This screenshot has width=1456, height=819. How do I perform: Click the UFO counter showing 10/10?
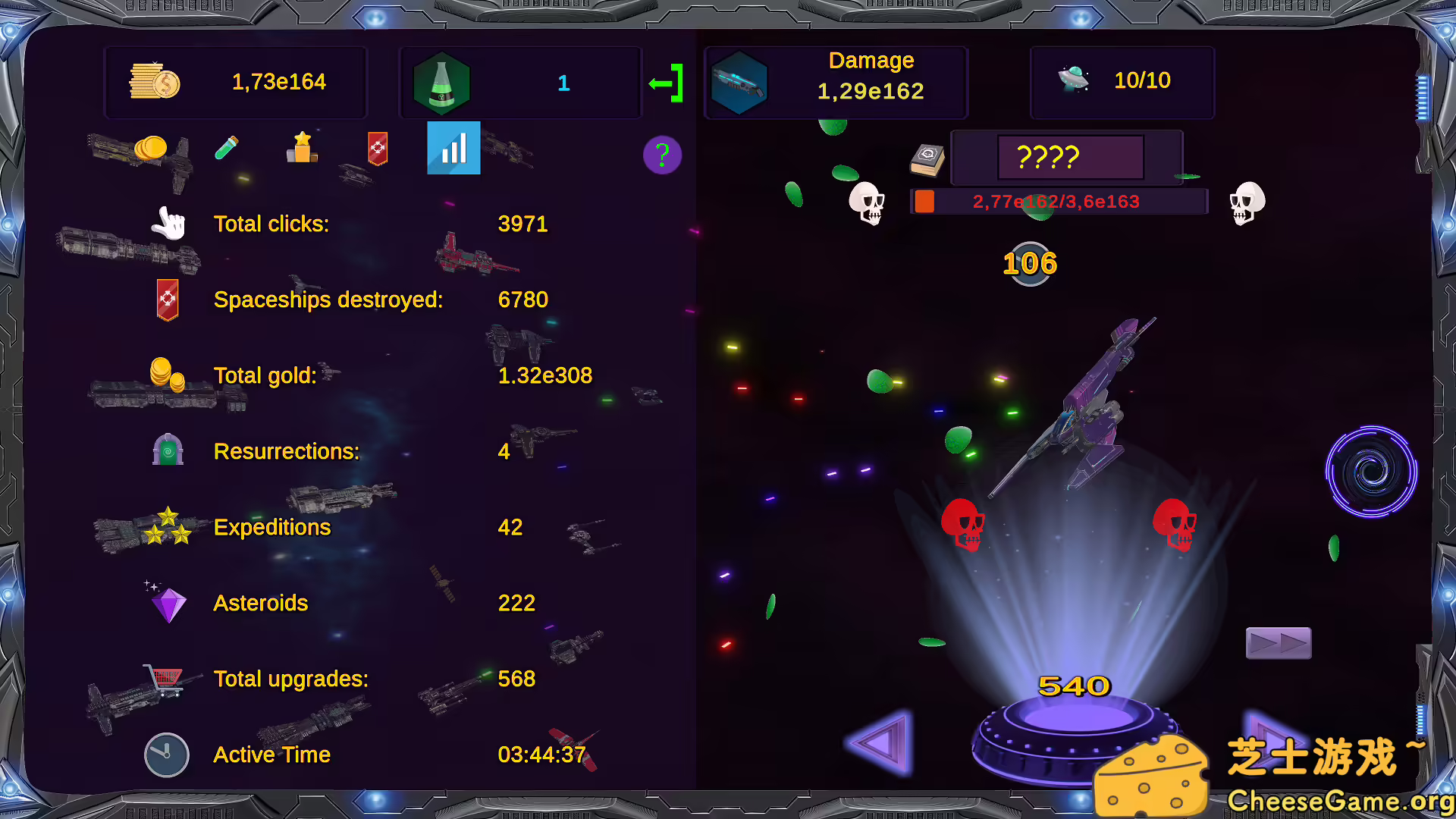tap(1121, 81)
